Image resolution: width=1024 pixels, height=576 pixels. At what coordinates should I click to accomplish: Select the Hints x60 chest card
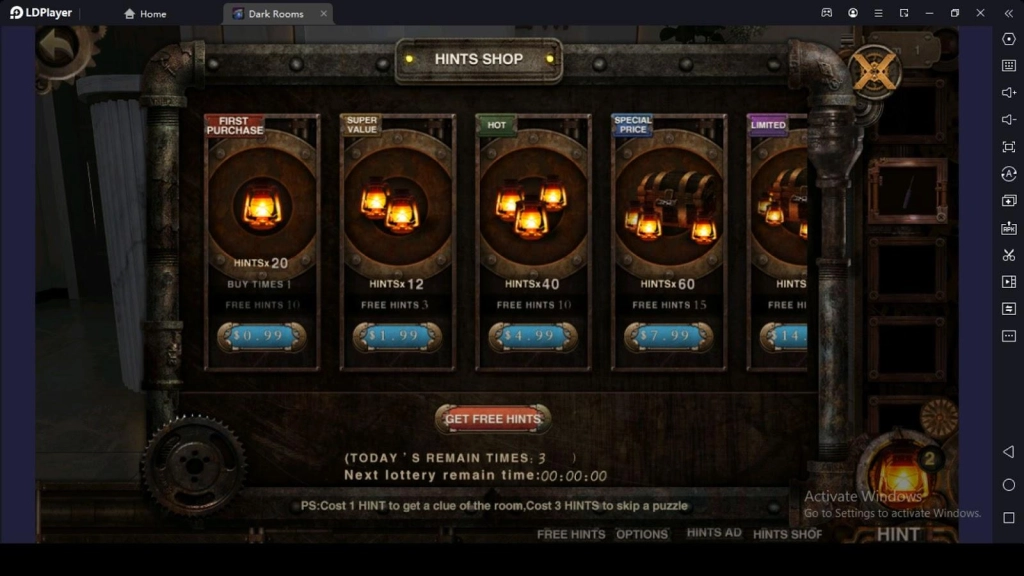pos(668,210)
